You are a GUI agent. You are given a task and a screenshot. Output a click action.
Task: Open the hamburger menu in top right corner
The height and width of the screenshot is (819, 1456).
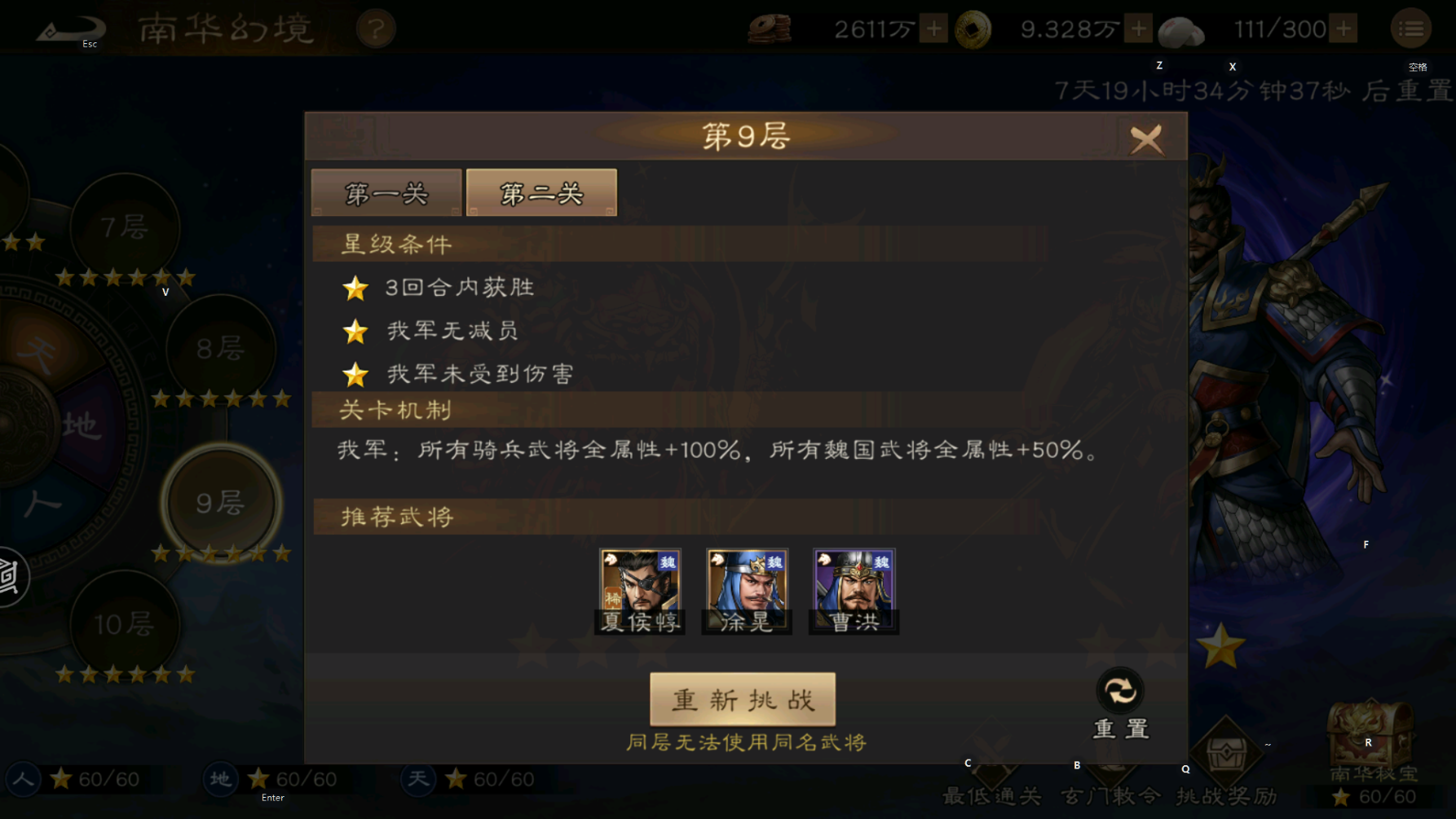point(1412,27)
